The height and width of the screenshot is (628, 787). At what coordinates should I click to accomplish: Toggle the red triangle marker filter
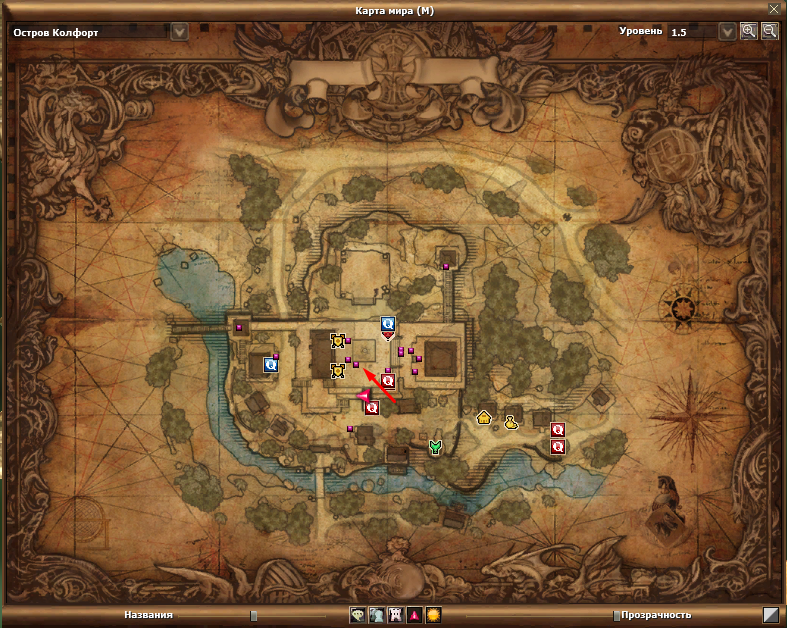coord(414,615)
